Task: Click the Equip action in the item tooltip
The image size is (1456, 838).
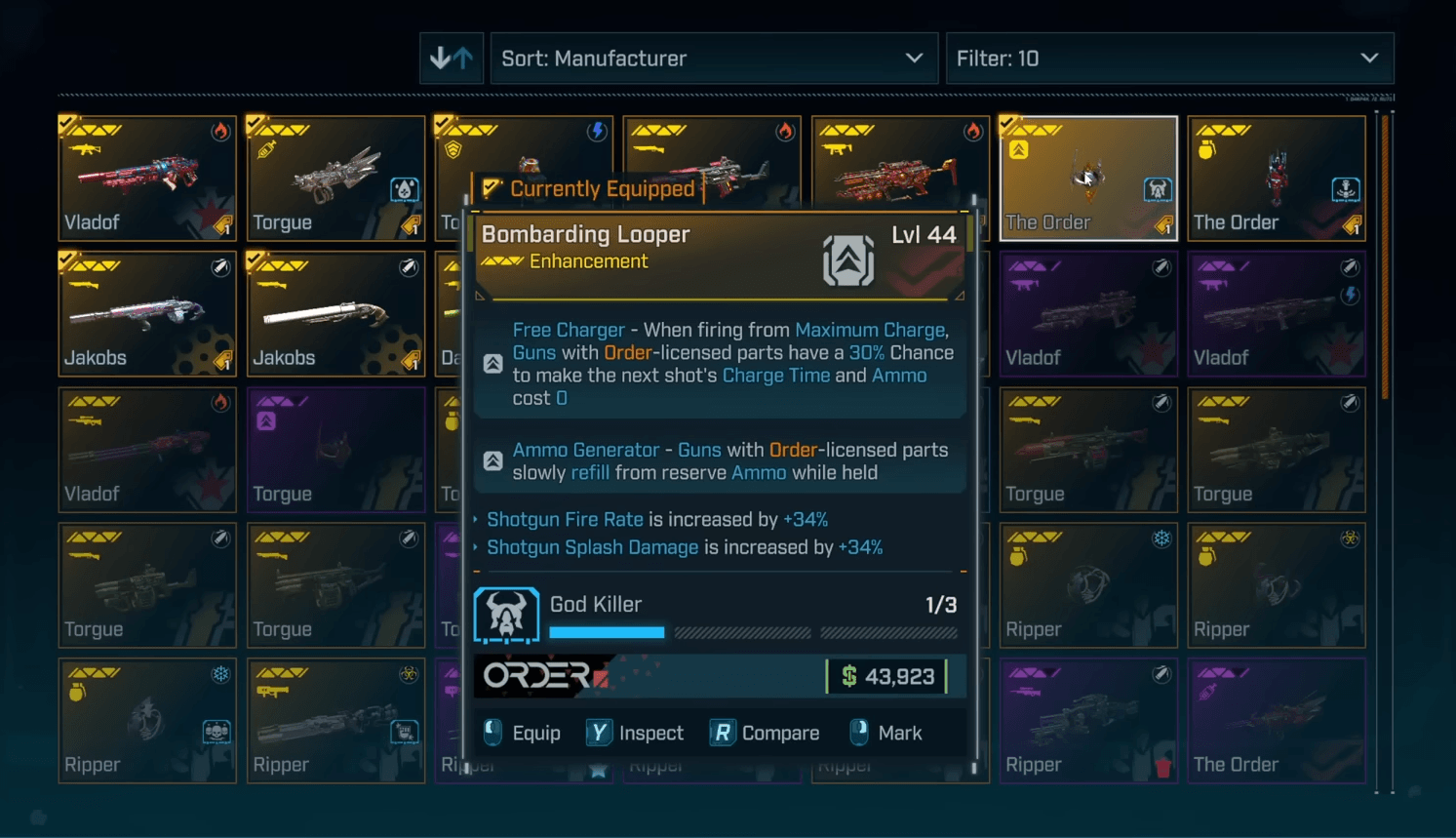Action: [523, 733]
